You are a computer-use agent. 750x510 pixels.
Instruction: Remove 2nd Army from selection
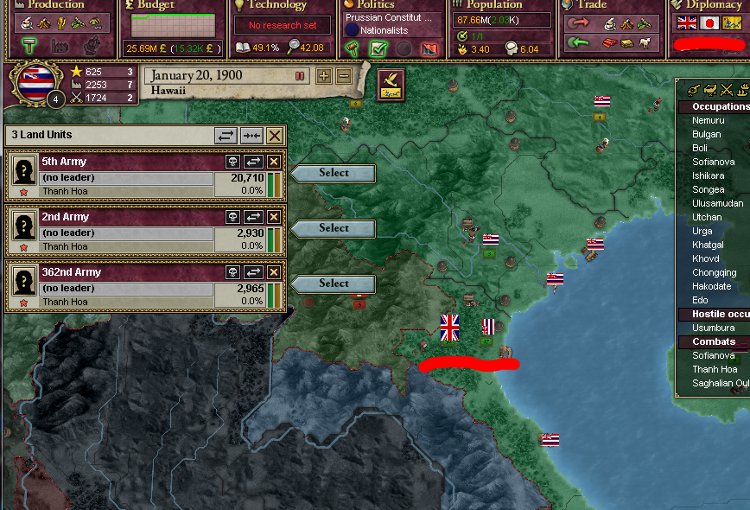pyautogui.click(x=274, y=216)
